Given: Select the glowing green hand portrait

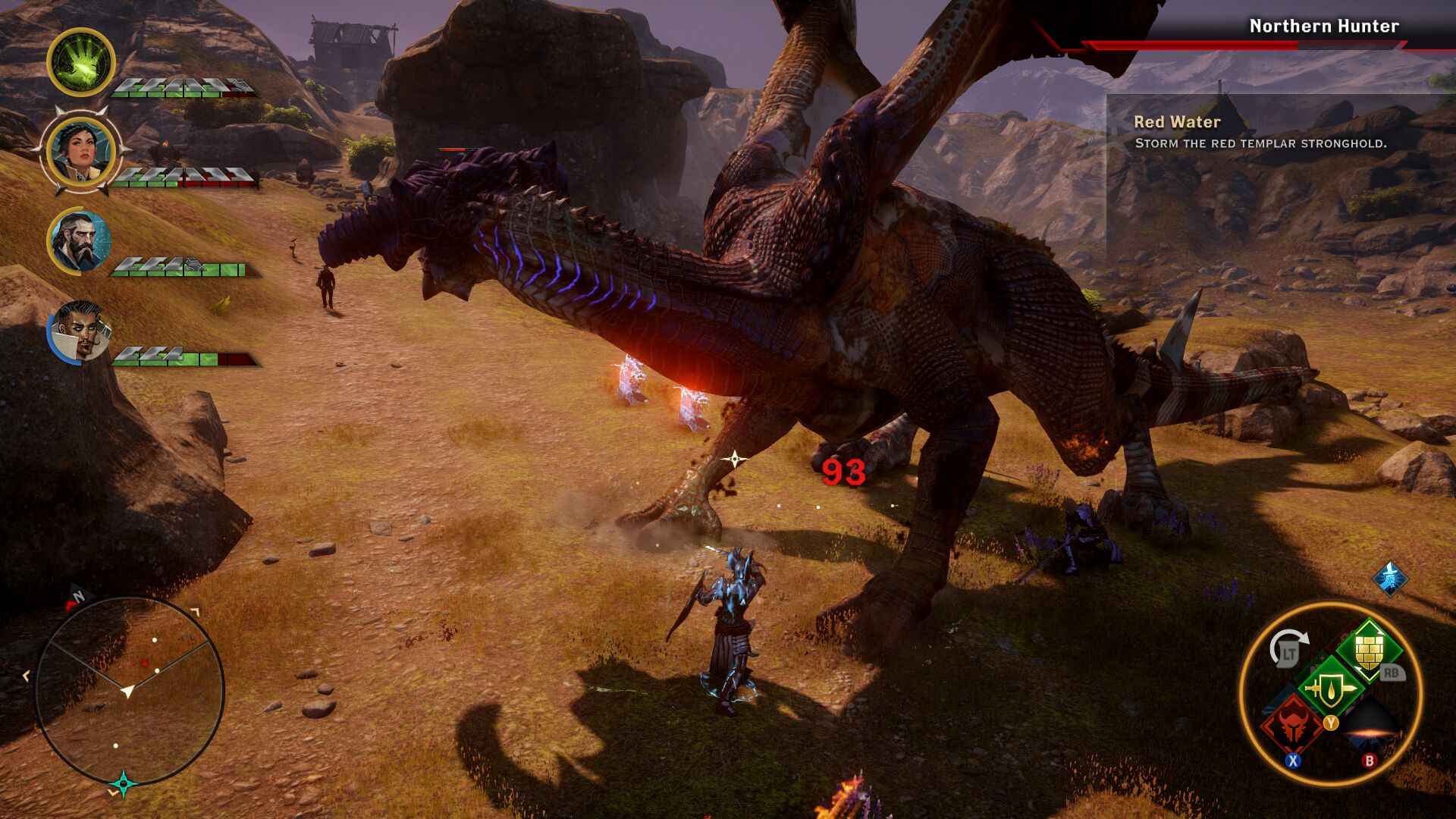Looking at the screenshot, I should click(x=81, y=62).
